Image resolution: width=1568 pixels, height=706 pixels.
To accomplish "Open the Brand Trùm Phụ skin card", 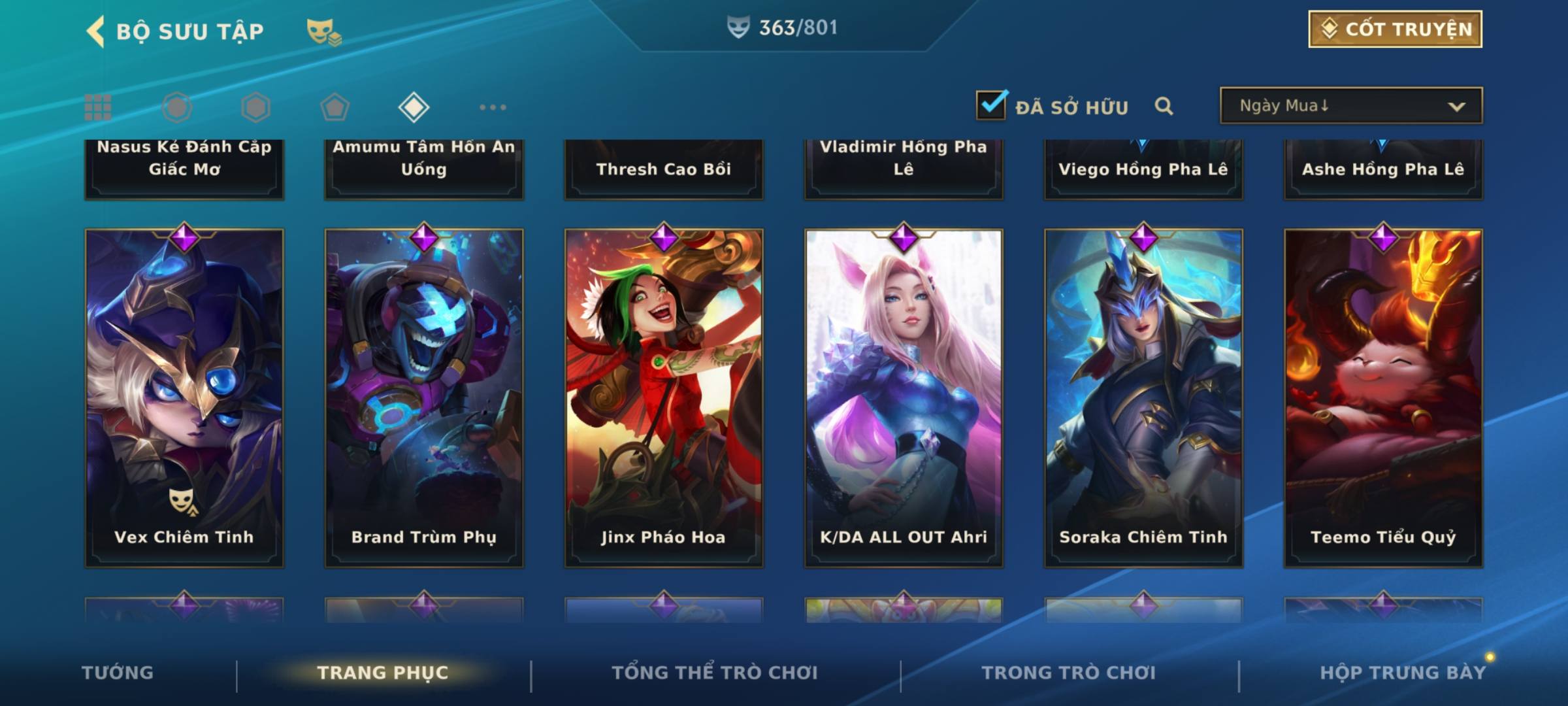I will (424, 397).
